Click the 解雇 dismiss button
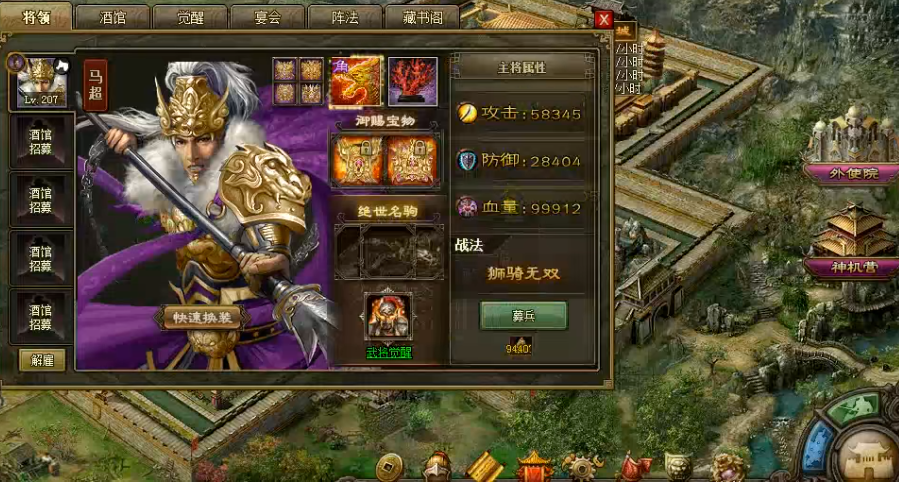The height and width of the screenshot is (482, 899). click(43, 359)
